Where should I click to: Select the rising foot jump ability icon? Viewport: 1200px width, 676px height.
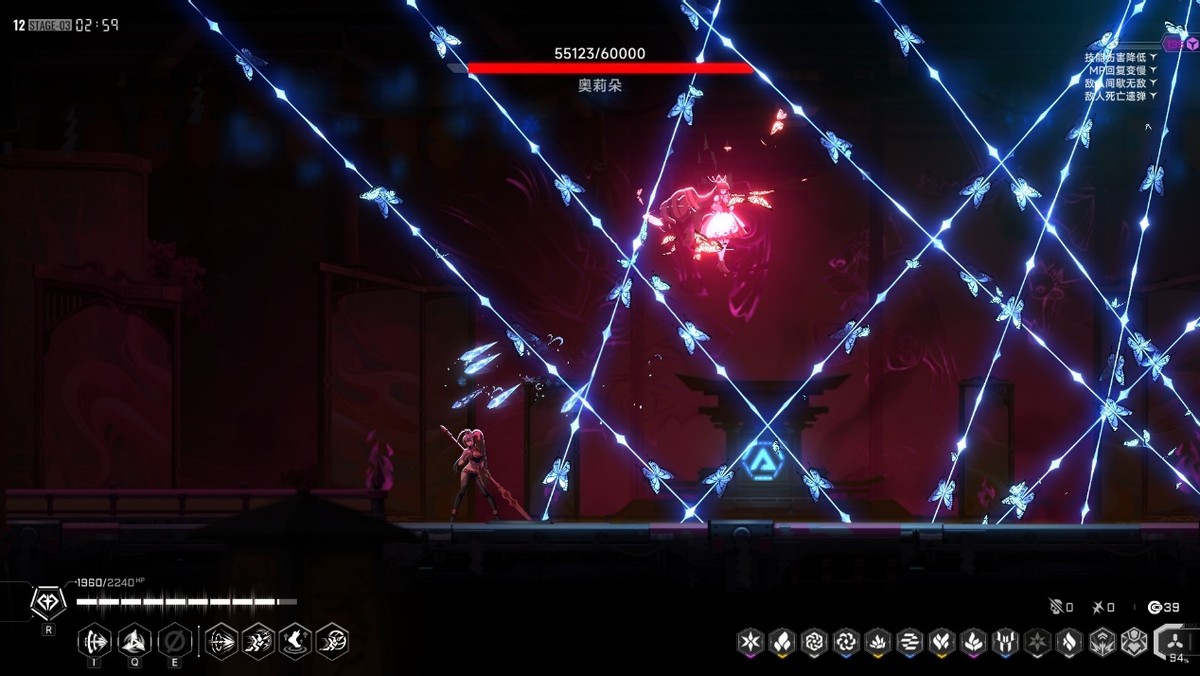point(295,640)
